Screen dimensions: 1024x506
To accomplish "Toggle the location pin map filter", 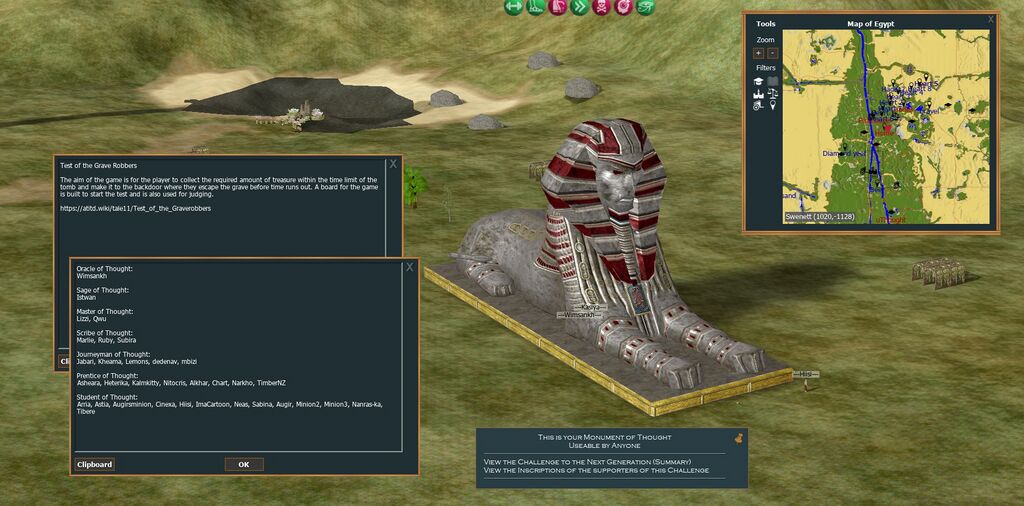I will point(773,104).
